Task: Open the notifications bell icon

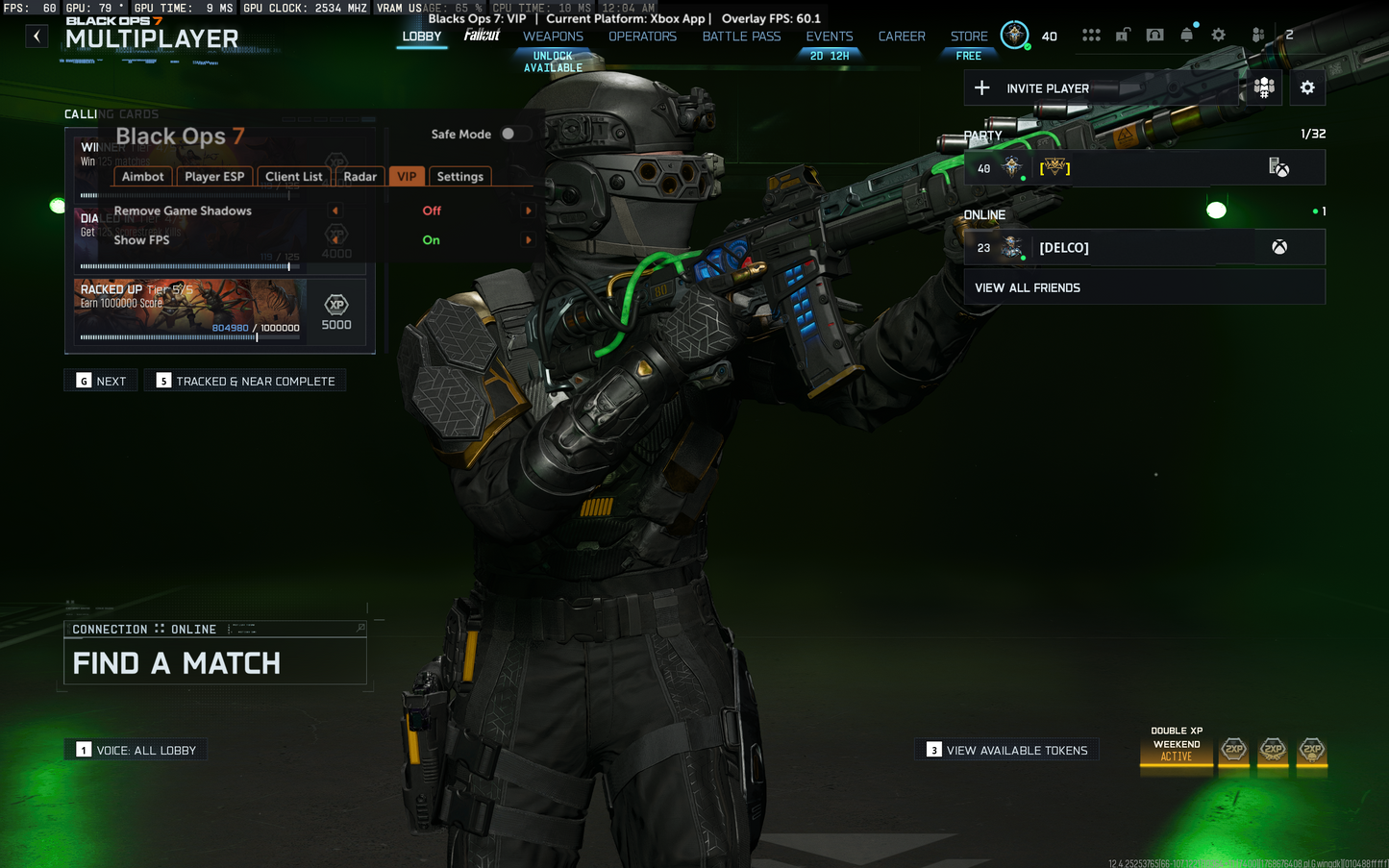Action: click(1187, 34)
